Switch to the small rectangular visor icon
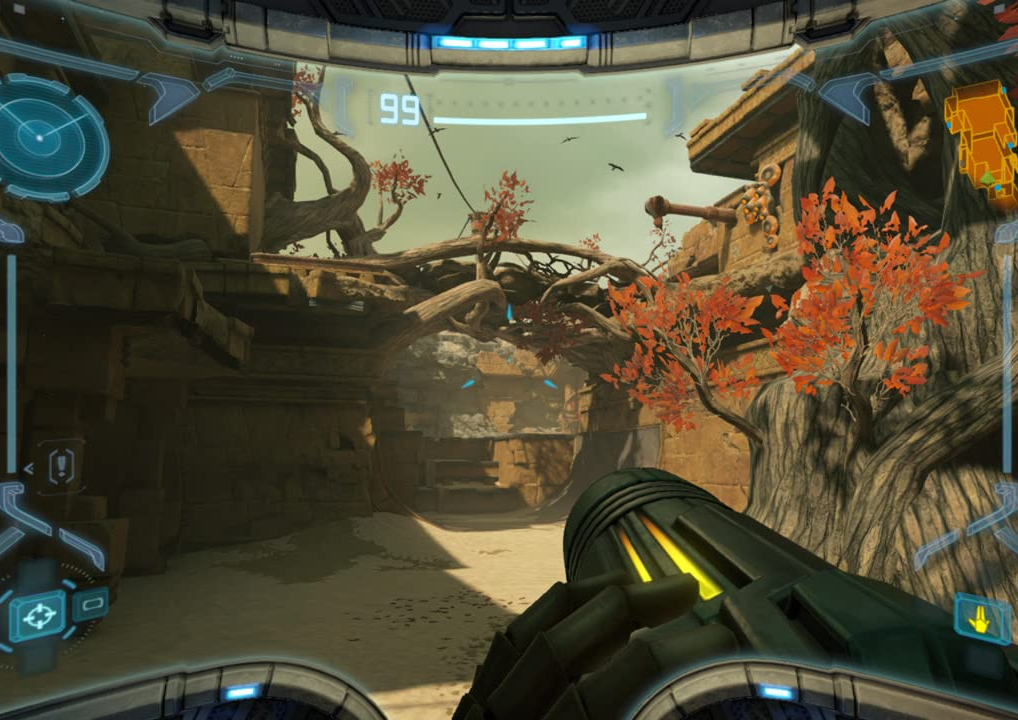Image resolution: width=1018 pixels, height=720 pixels. [90, 603]
